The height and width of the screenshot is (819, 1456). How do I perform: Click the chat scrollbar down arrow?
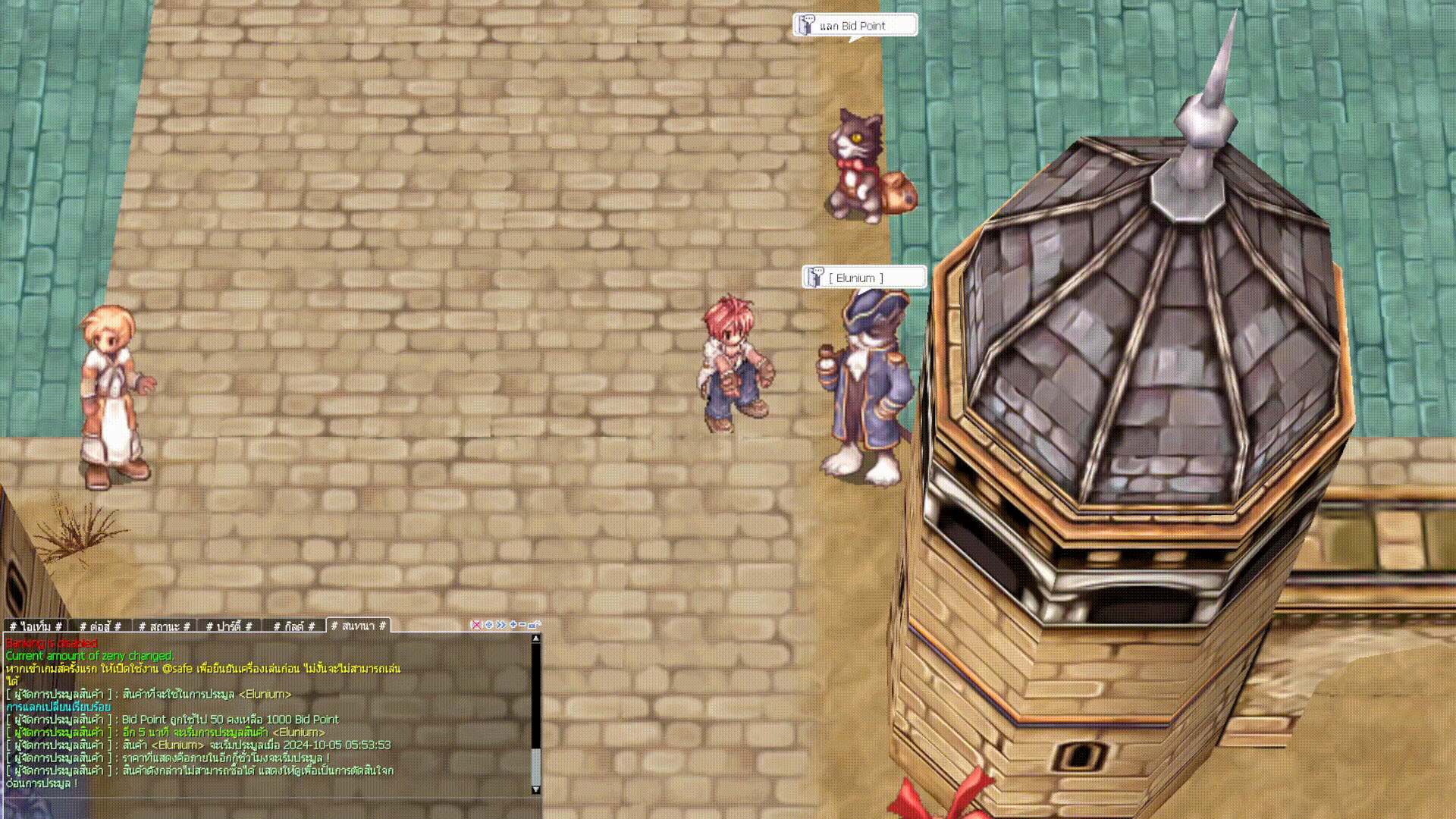click(x=536, y=789)
